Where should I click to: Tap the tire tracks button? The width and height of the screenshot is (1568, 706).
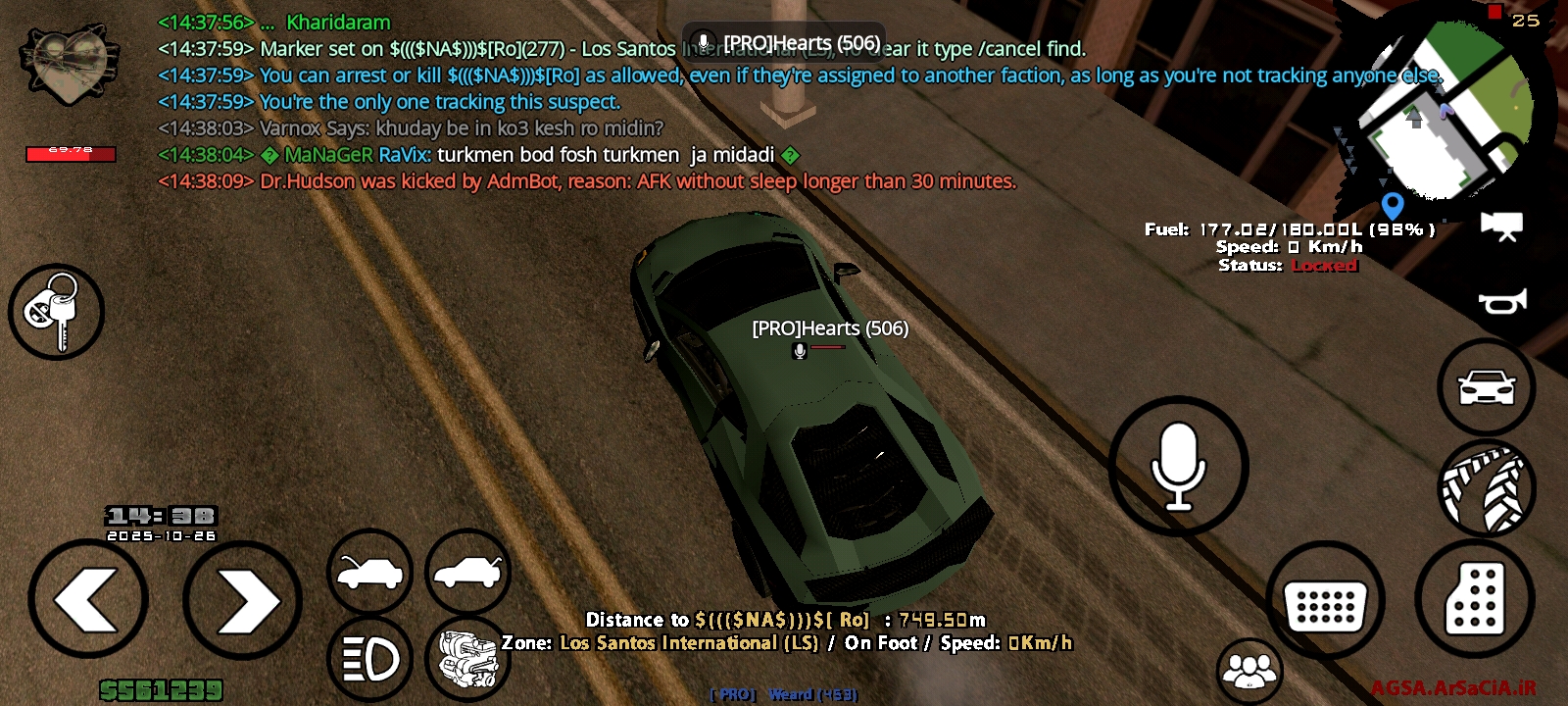click(1487, 487)
